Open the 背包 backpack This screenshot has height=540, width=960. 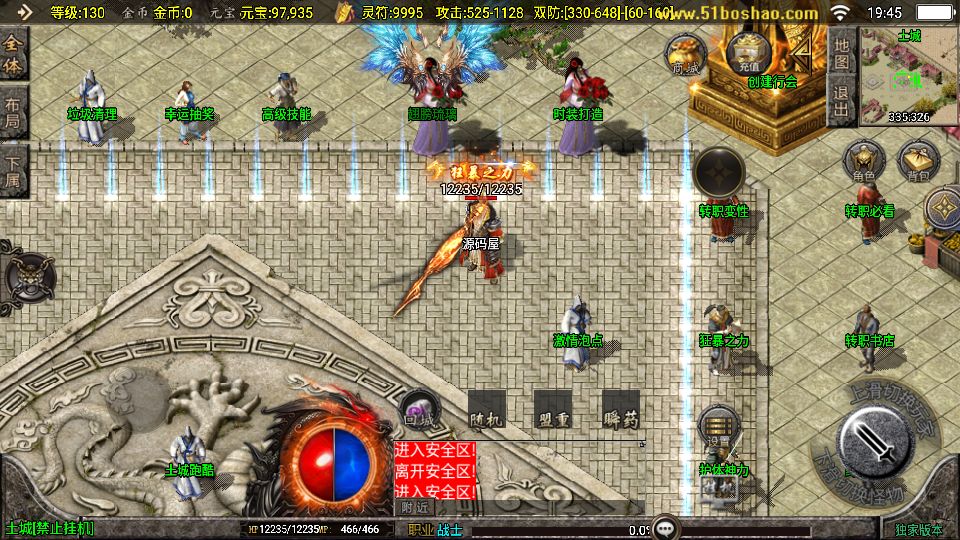click(x=917, y=161)
